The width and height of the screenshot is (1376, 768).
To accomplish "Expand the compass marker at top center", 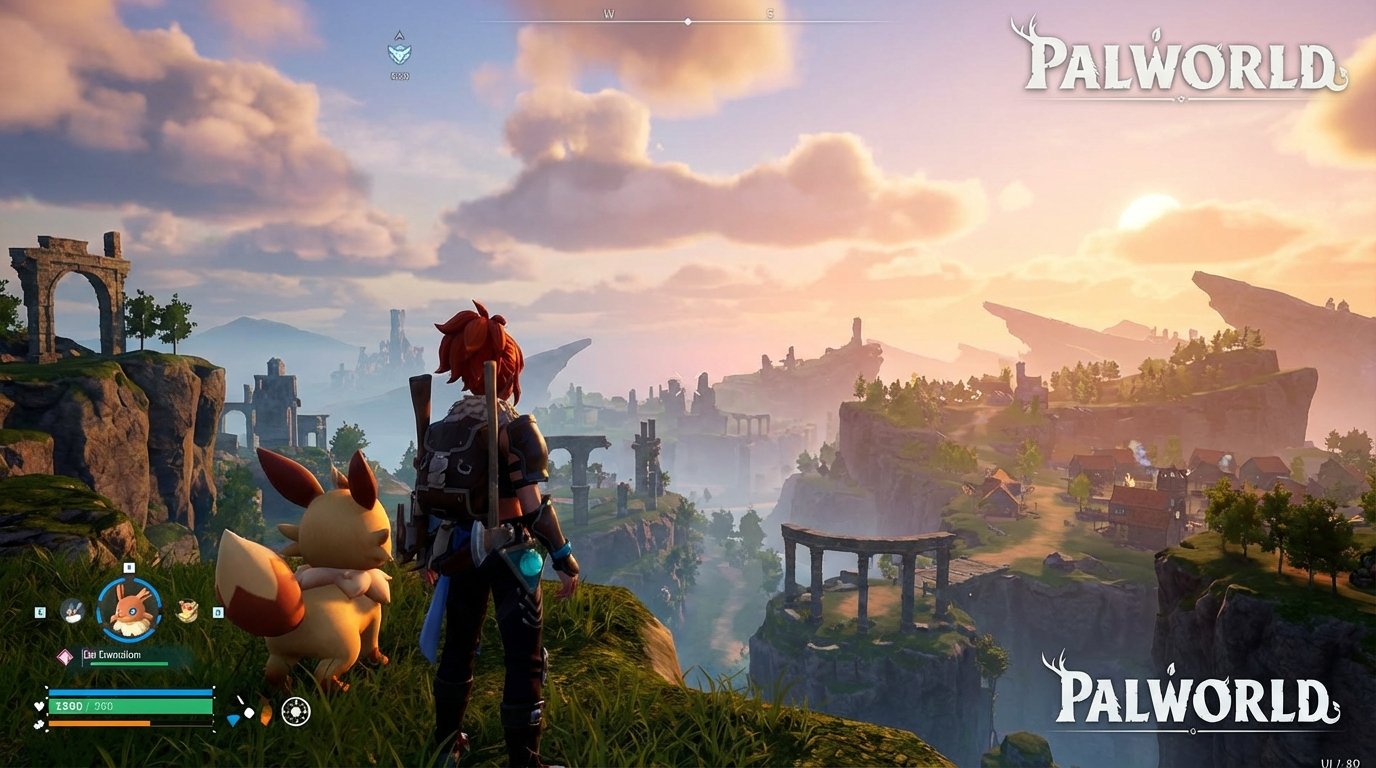I will click(x=687, y=20).
